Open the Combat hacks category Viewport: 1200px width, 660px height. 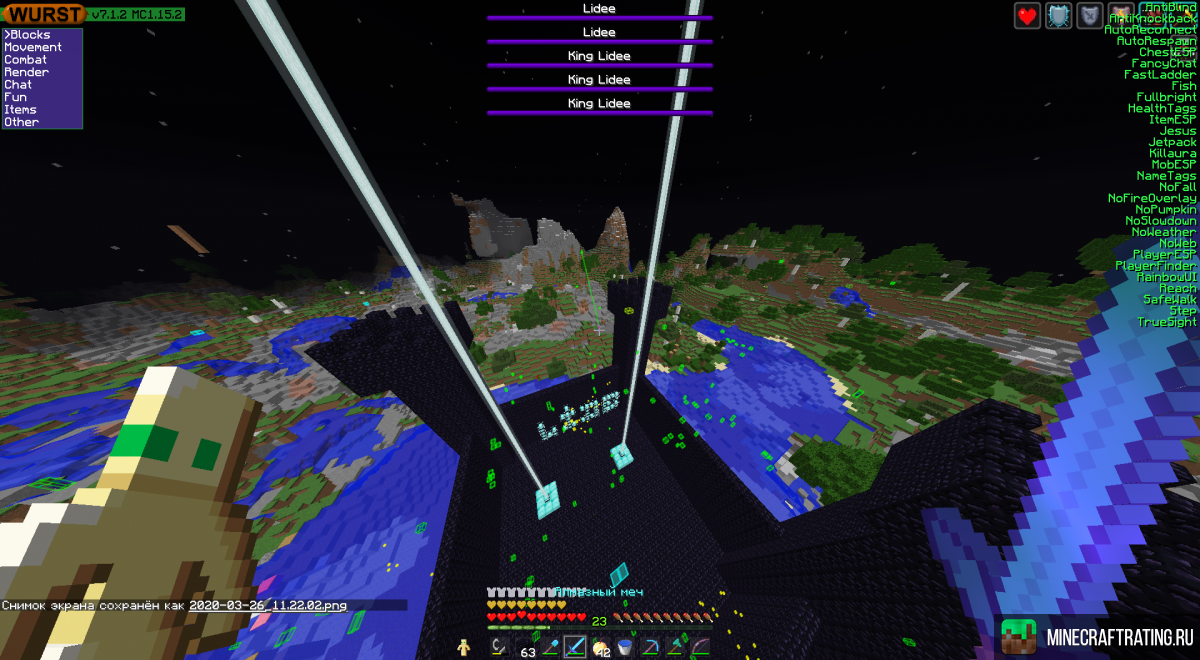(x=26, y=60)
